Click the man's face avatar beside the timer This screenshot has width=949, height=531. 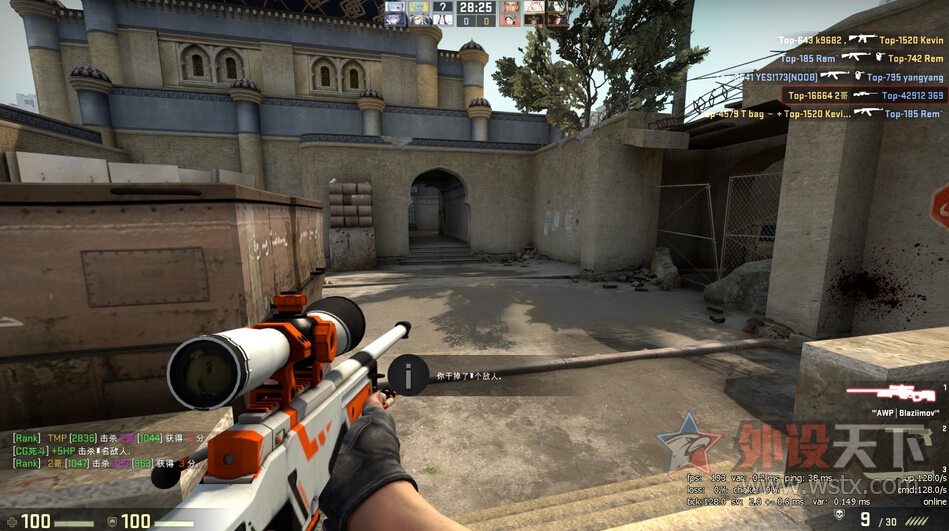point(510,7)
